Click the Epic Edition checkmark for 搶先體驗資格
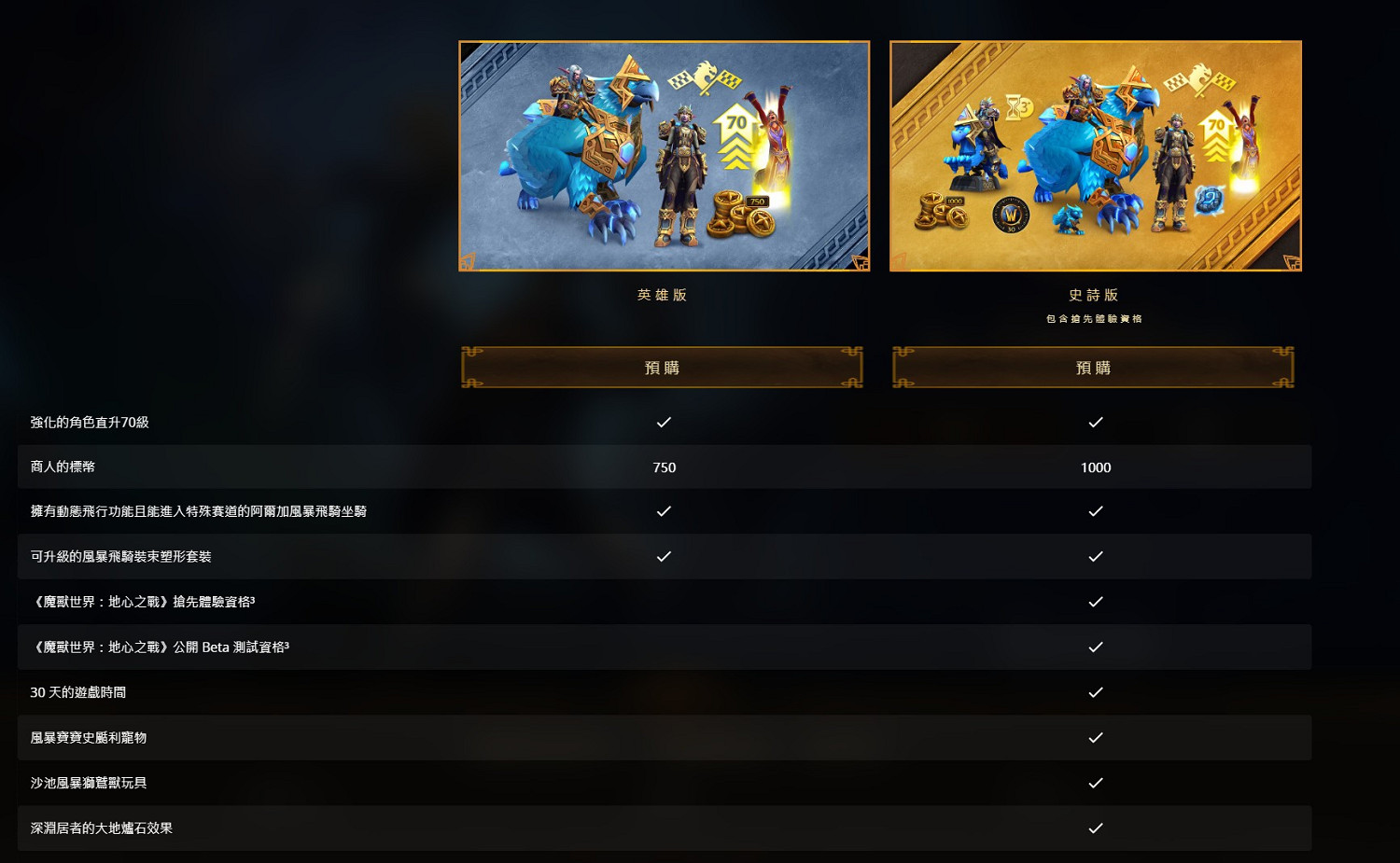 point(1096,602)
